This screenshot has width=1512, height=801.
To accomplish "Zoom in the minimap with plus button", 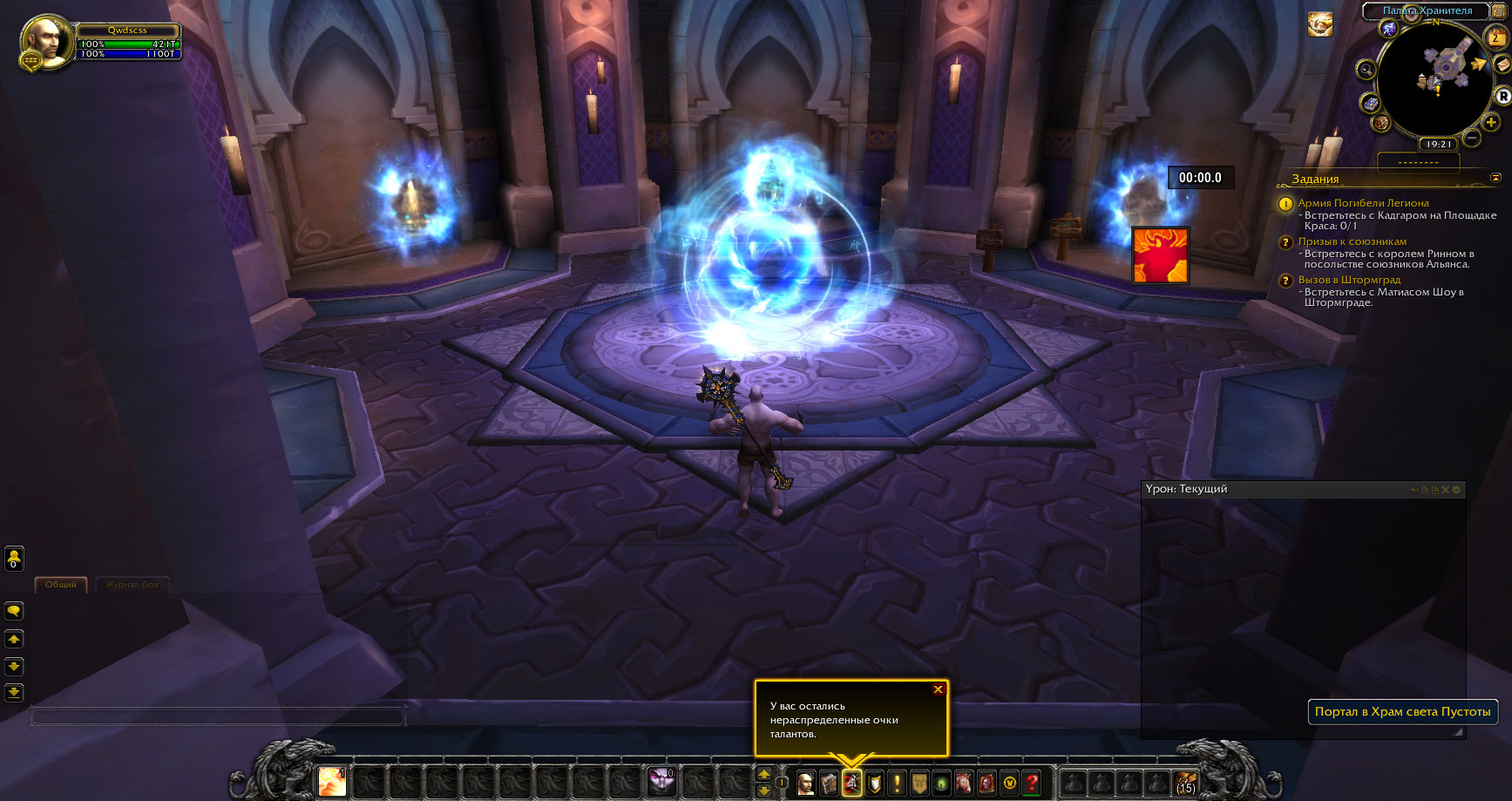I will click(1491, 123).
